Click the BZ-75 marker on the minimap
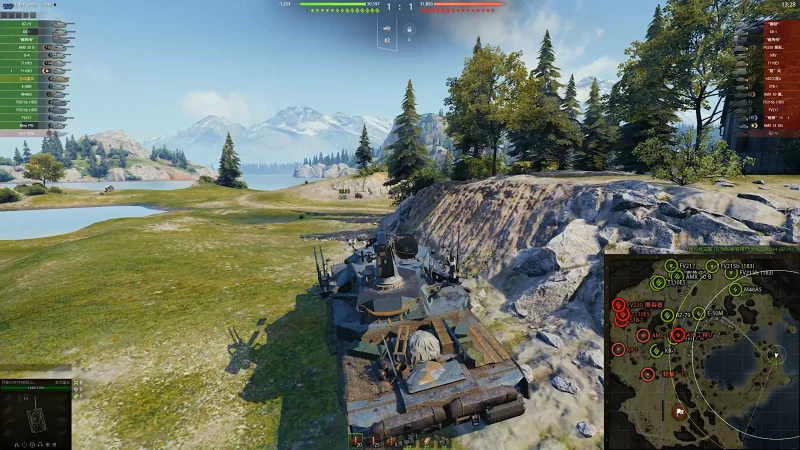This screenshot has height=450, width=800. point(669,313)
